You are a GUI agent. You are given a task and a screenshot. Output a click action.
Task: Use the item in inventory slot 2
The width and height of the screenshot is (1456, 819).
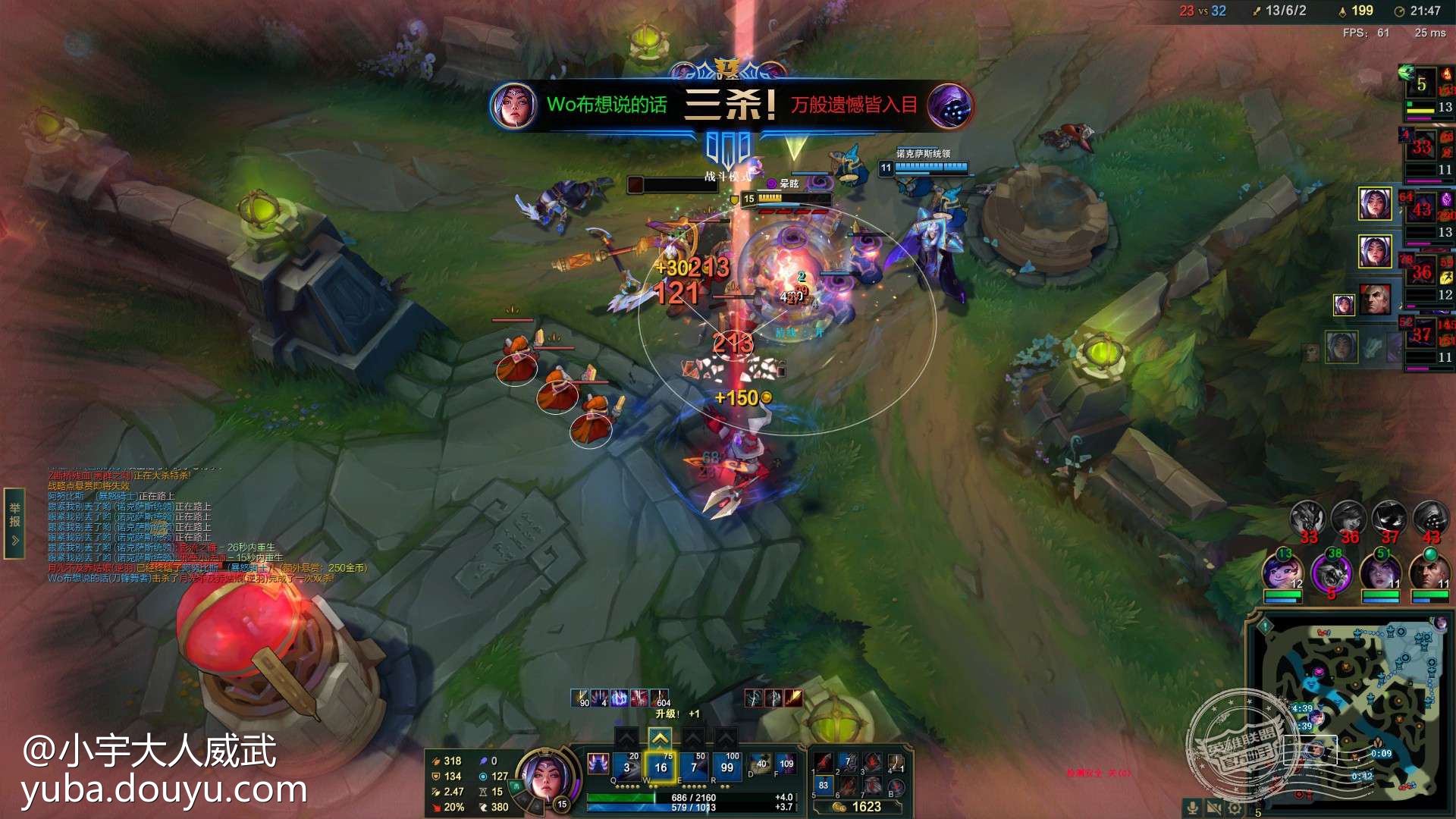849,762
